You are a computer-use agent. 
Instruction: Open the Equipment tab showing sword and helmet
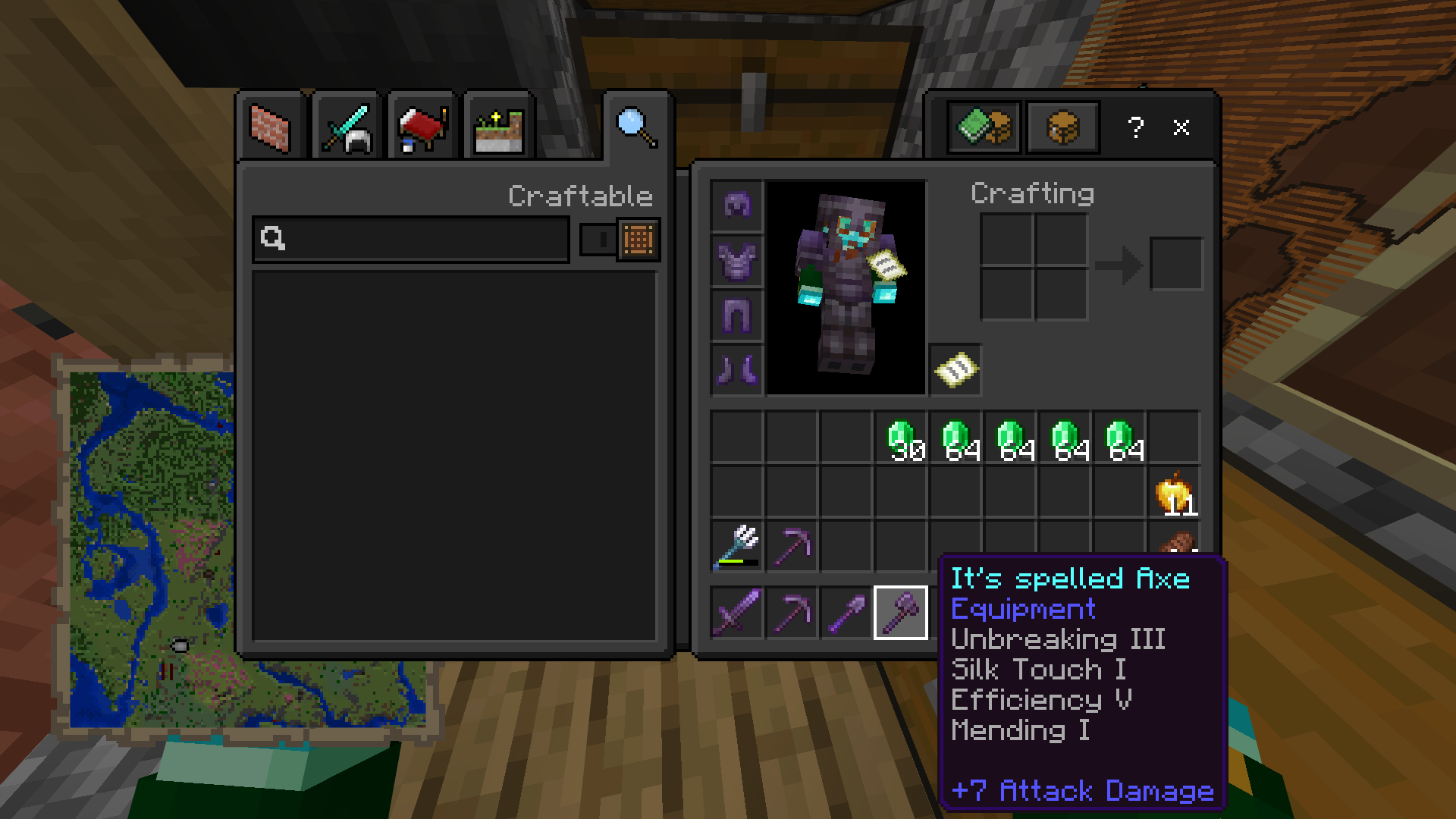(346, 127)
